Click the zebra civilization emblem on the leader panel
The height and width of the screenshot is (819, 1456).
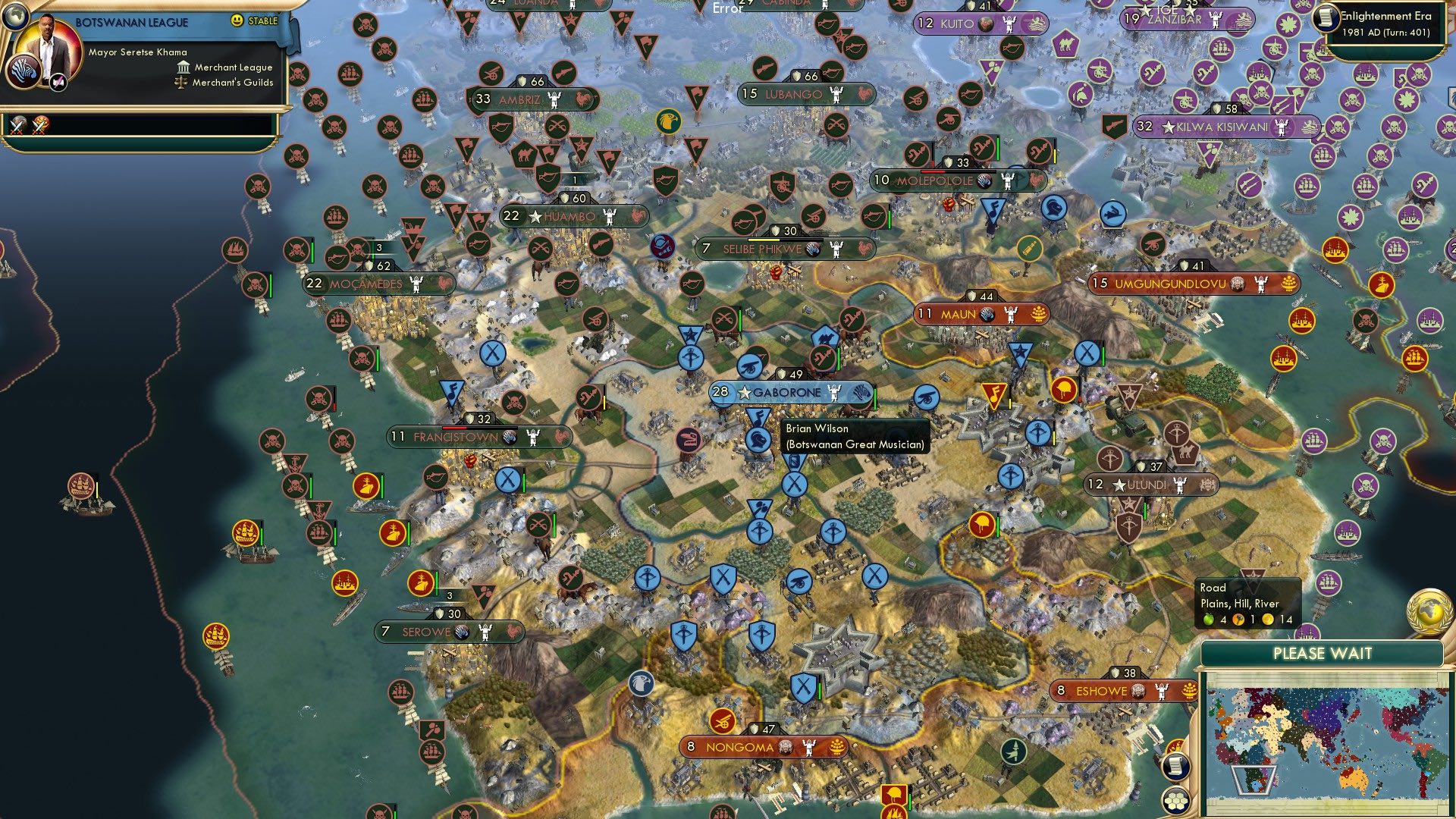click(x=24, y=73)
